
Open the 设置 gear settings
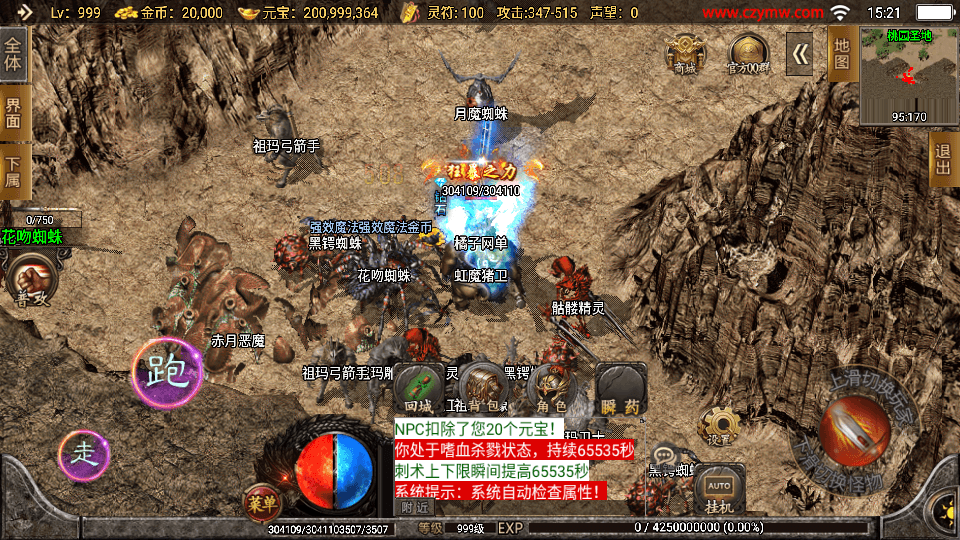click(x=719, y=426)
